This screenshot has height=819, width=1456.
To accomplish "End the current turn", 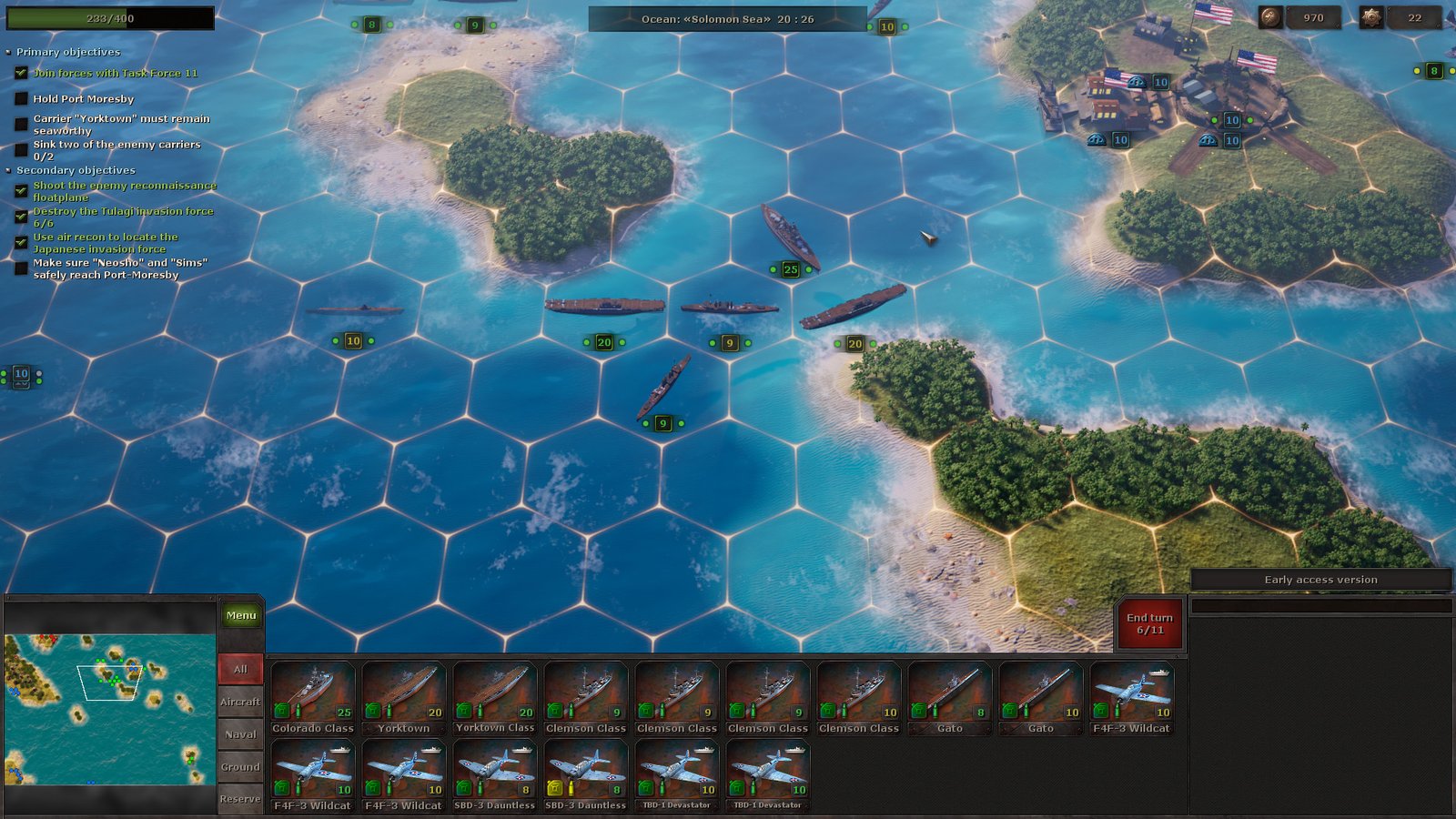I will [x=1149, y=623].
